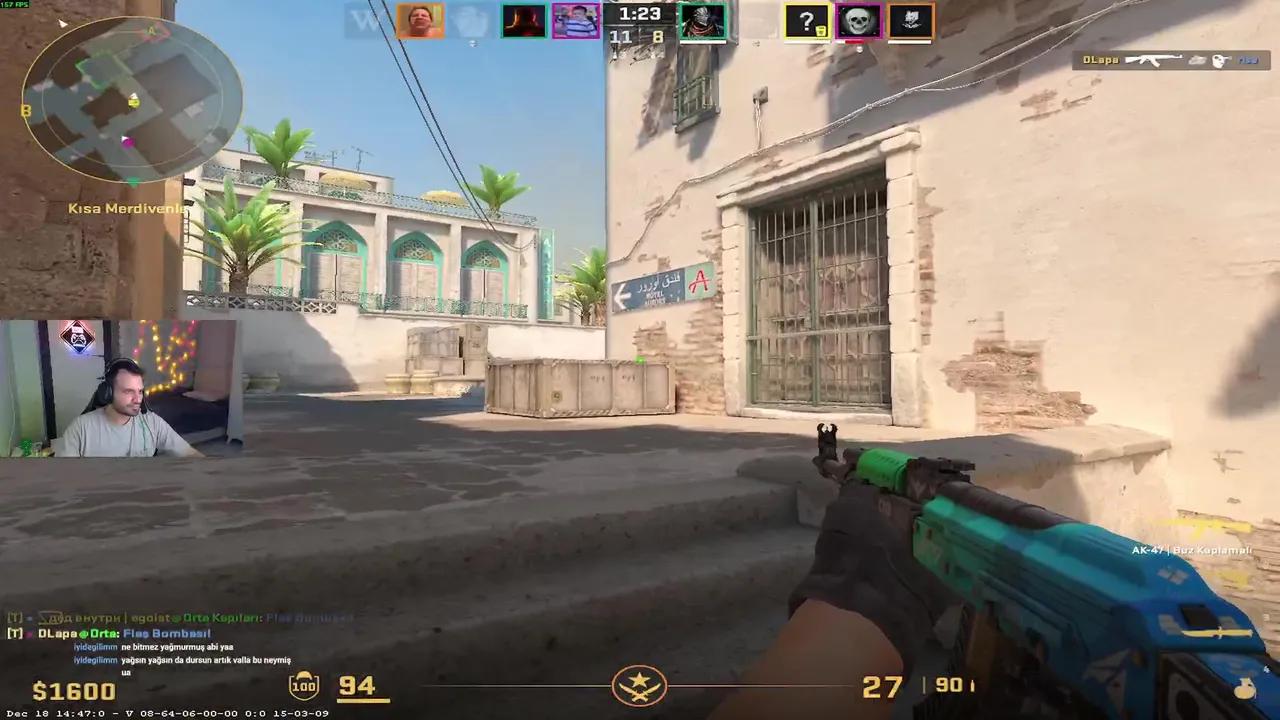Select the striped-shirt avatar with purple border
The width and height of the screenshot is (1280, 720).
pyautogui.click(x=575, y=21)
